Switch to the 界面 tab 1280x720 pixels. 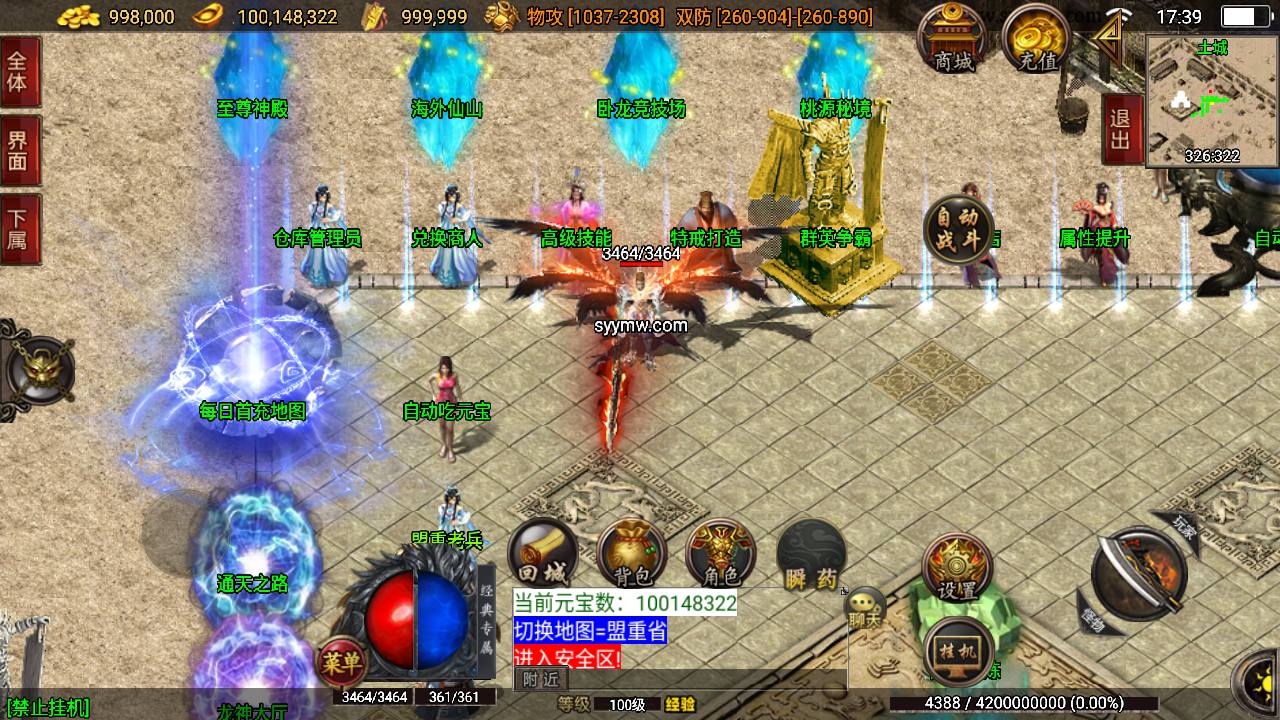click(18, 150)
